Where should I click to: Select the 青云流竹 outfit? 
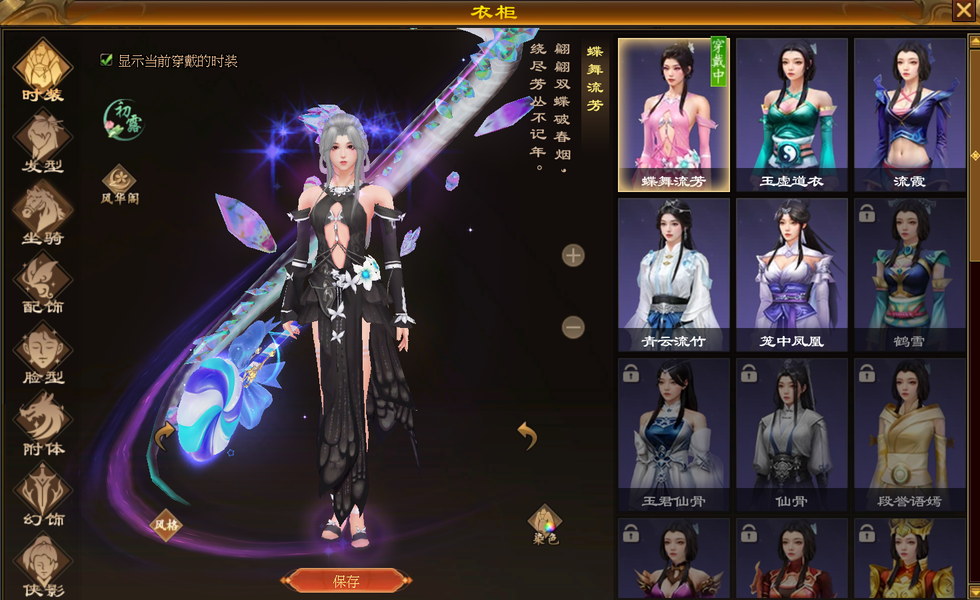[x=674, y=275]
